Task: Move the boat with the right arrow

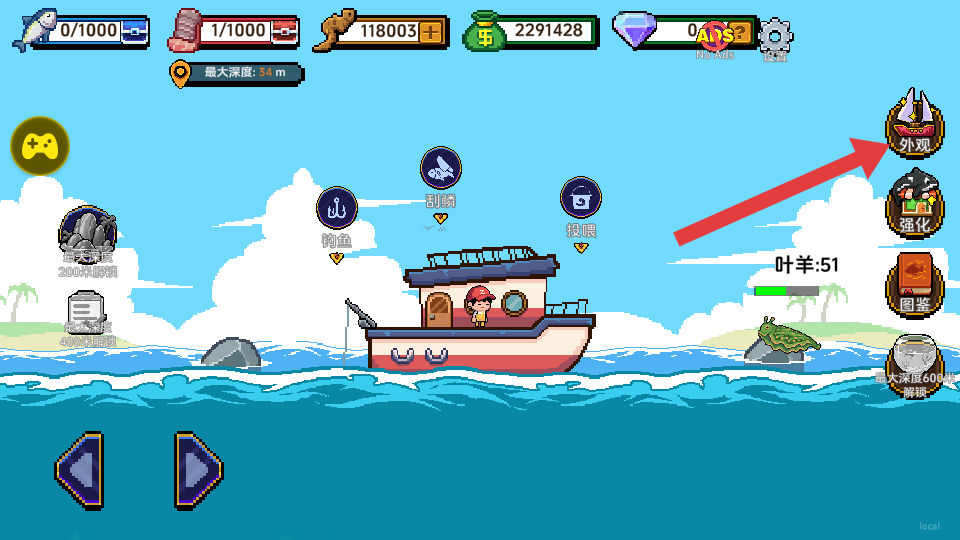Action: [198, 470]
